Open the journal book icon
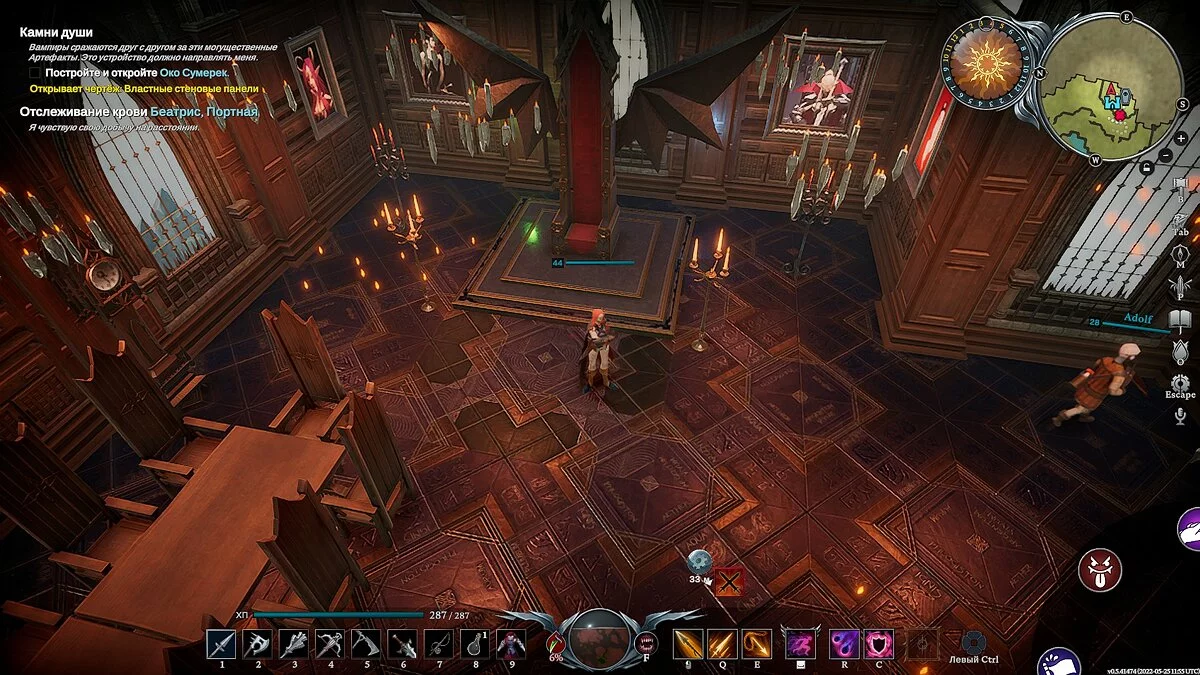The height and width of the screenshot is (675, 1200). click(x=1180, y=321)
